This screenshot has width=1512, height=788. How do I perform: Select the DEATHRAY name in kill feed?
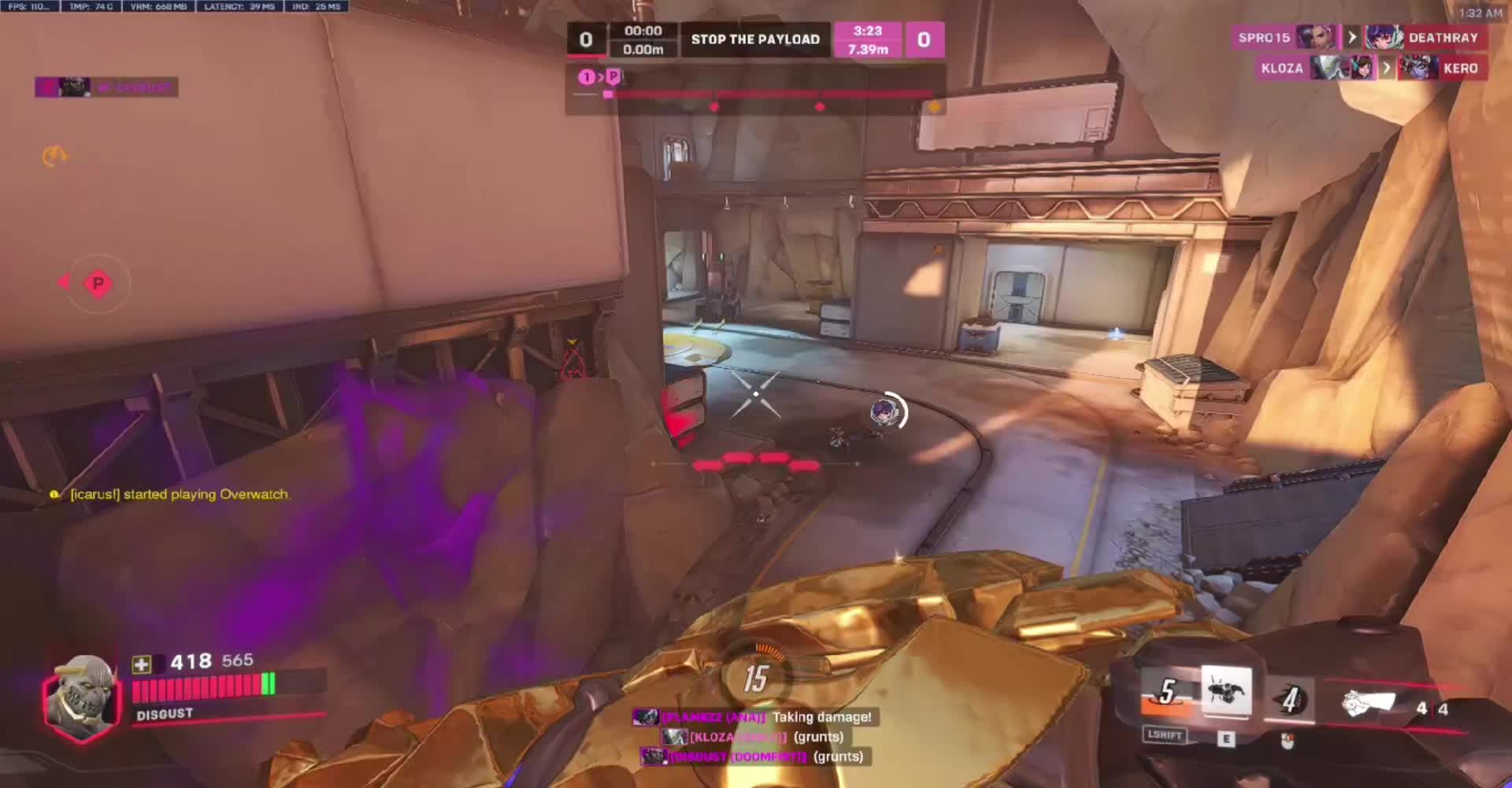point(1443,38)
